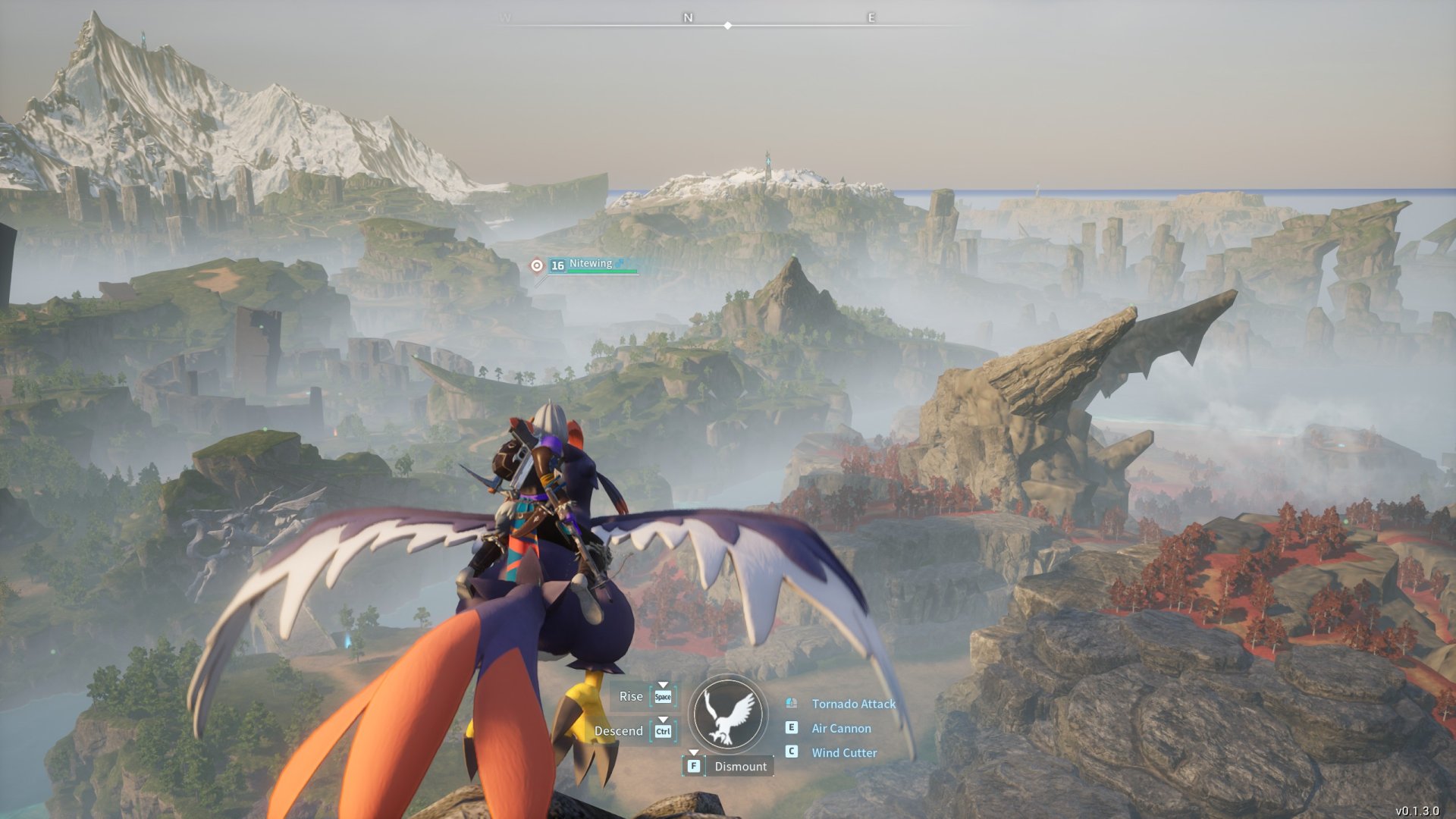Activate the Wind Cutter skill
The width and height of the screenshot is (1456, 819).
tap(844, 752)
